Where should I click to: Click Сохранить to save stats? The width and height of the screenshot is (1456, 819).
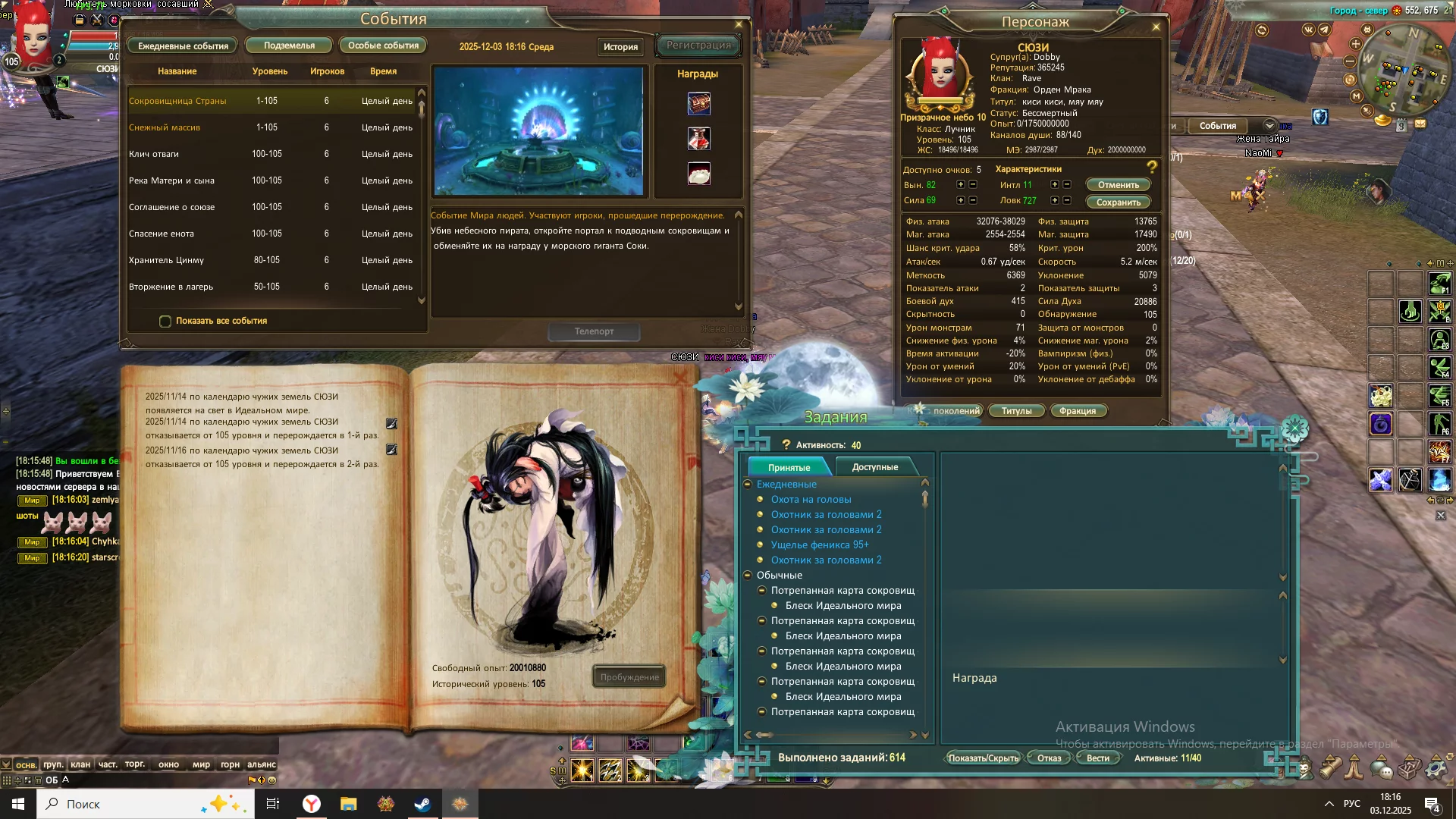[1118, 202]
